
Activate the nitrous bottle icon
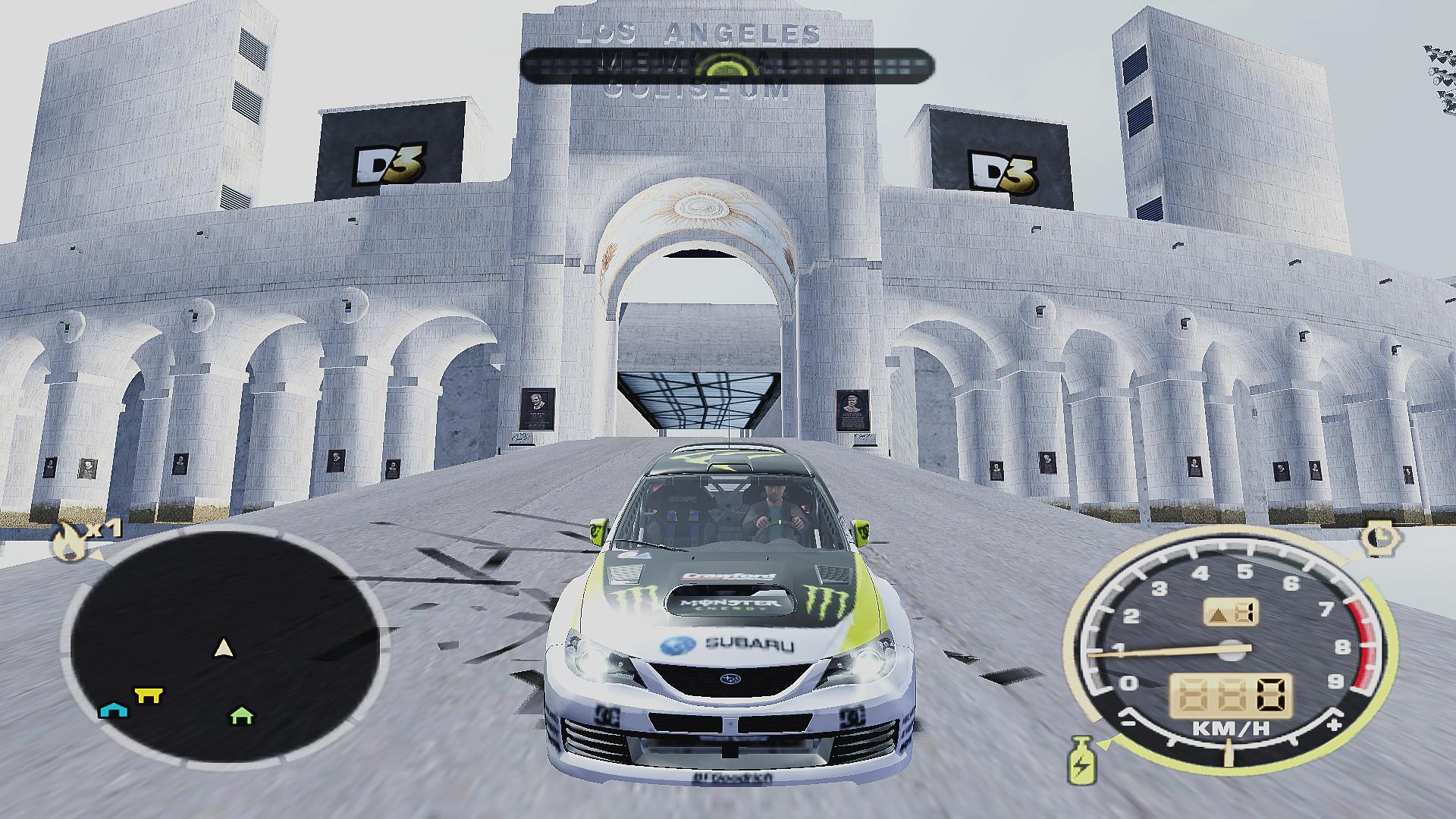1078,759
